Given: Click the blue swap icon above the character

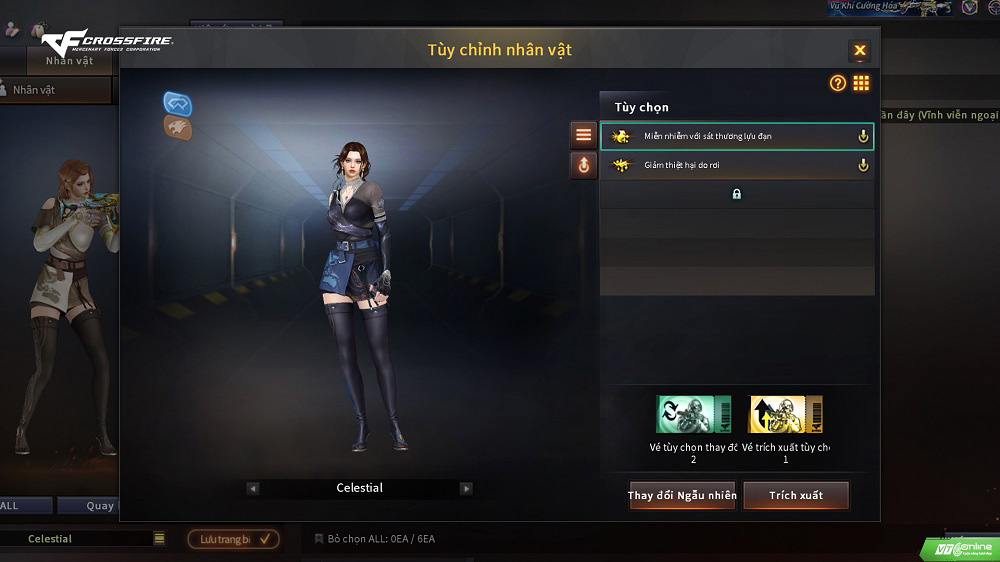Looking at the screenshot, I should coord(178,103).
